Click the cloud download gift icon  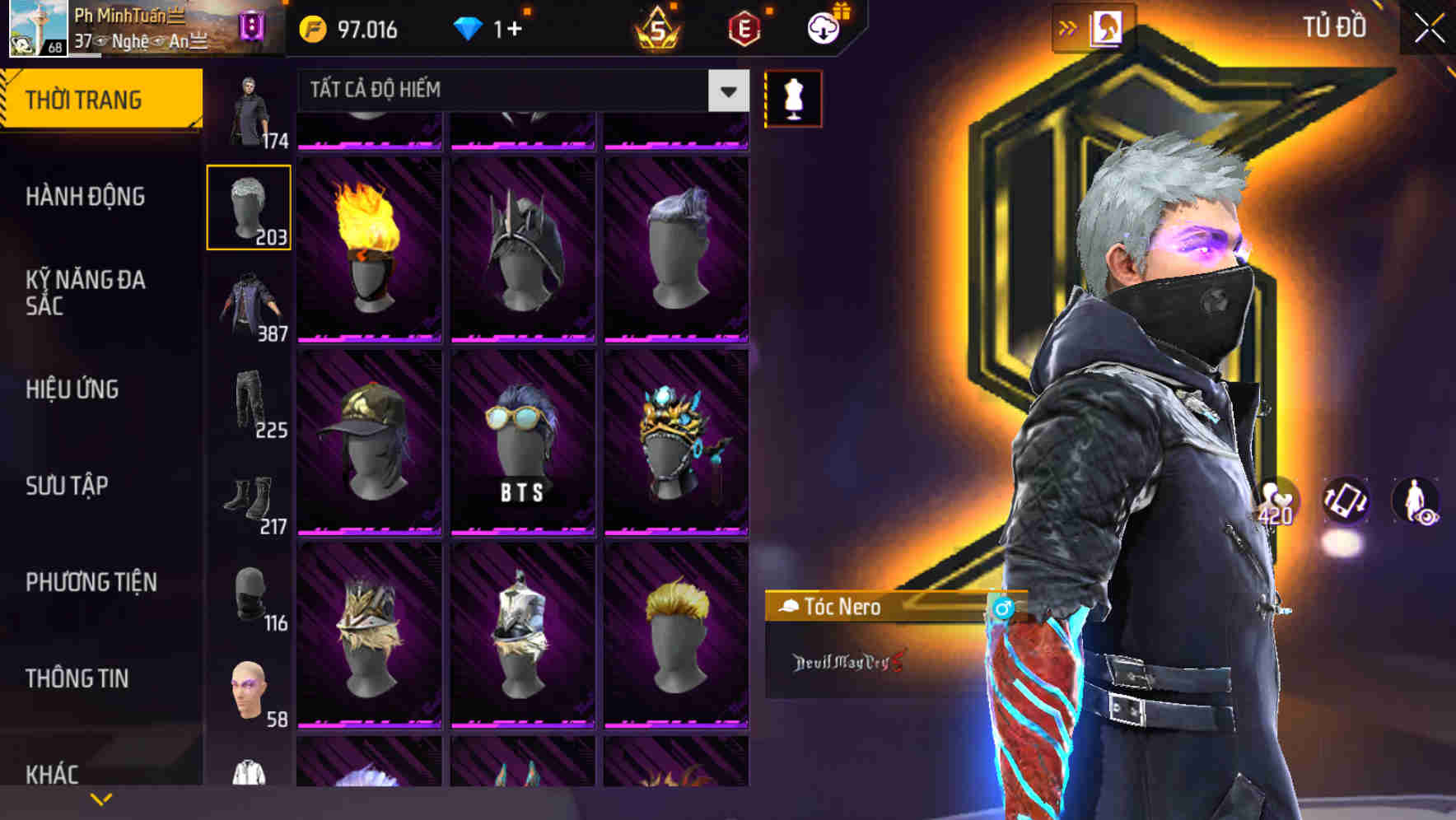[823, 28]
